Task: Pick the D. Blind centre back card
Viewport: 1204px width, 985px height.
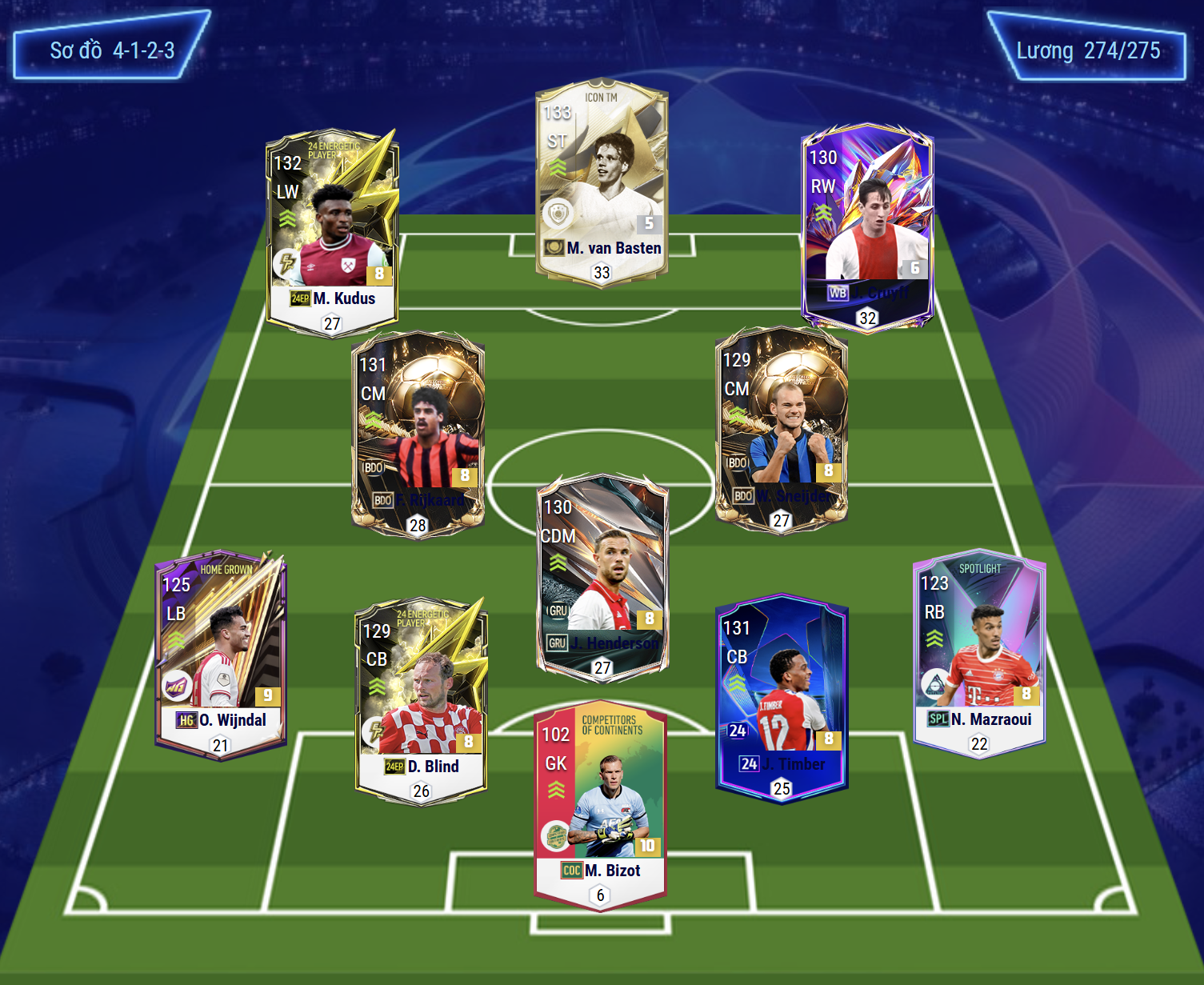Action: pos(421,700)
